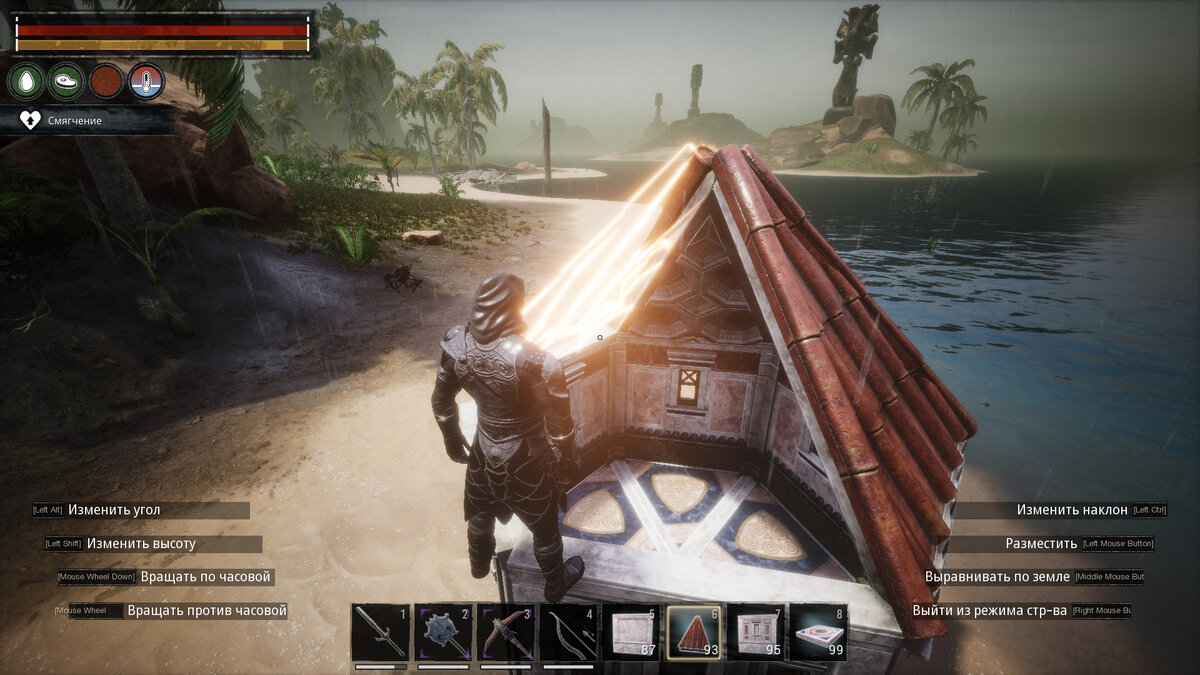This screenshot has height=675, width=1200.
Task: Click the meat steak hunger status icon
Action: pyautogui.click(x=66, y=81)
